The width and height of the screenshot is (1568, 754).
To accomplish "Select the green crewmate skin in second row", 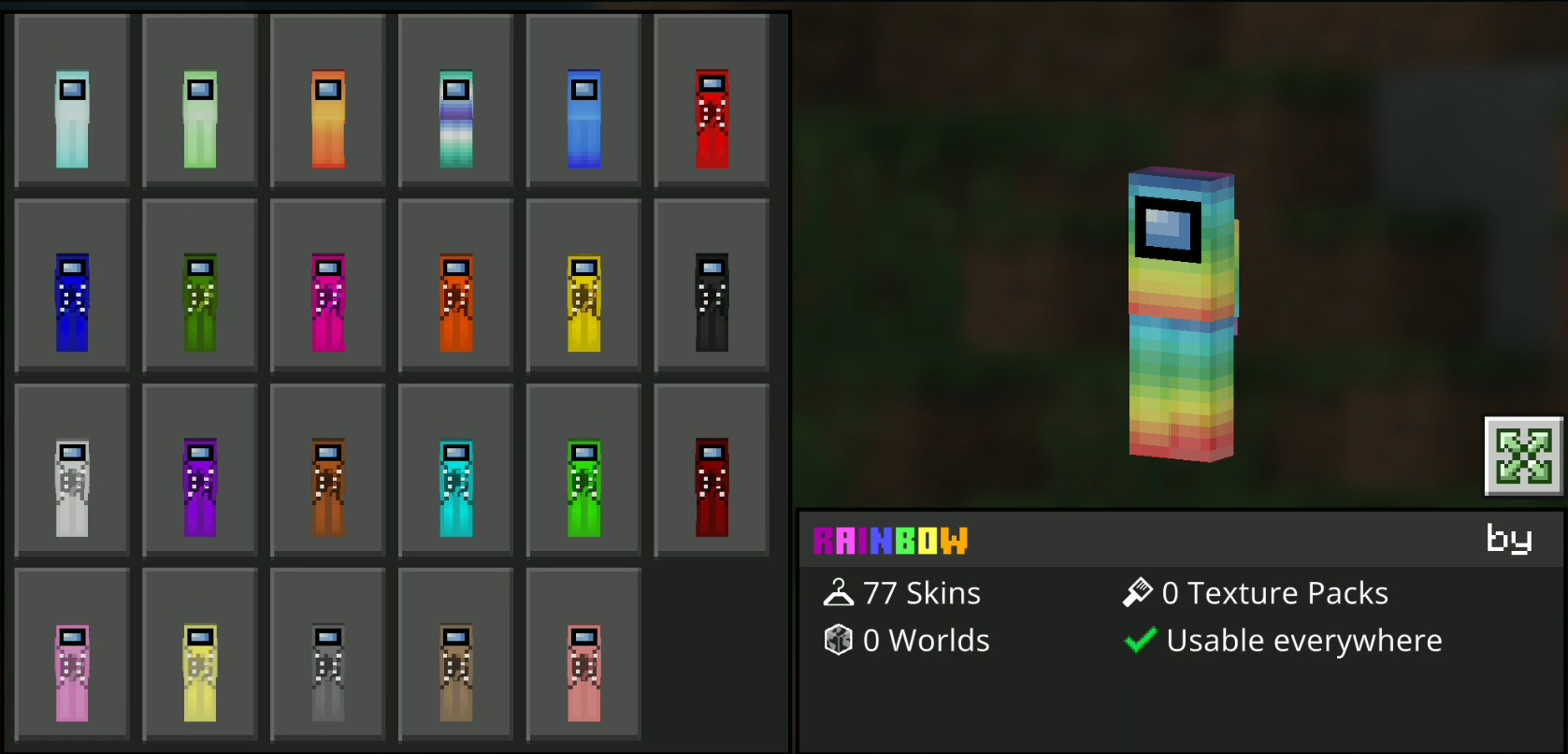I will [x=200, y=283].
